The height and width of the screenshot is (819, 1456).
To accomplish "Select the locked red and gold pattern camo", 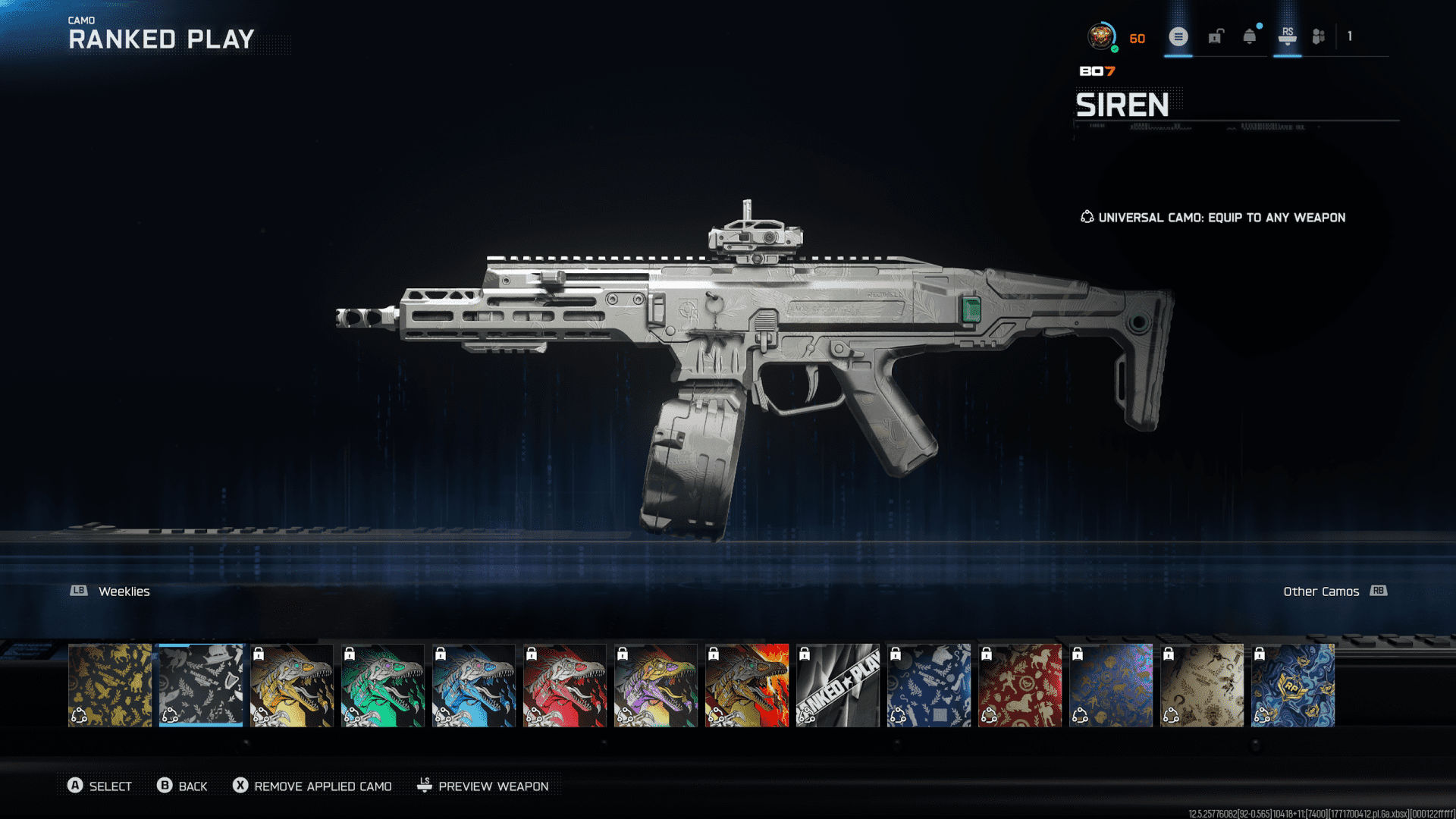I will 1020,685.
